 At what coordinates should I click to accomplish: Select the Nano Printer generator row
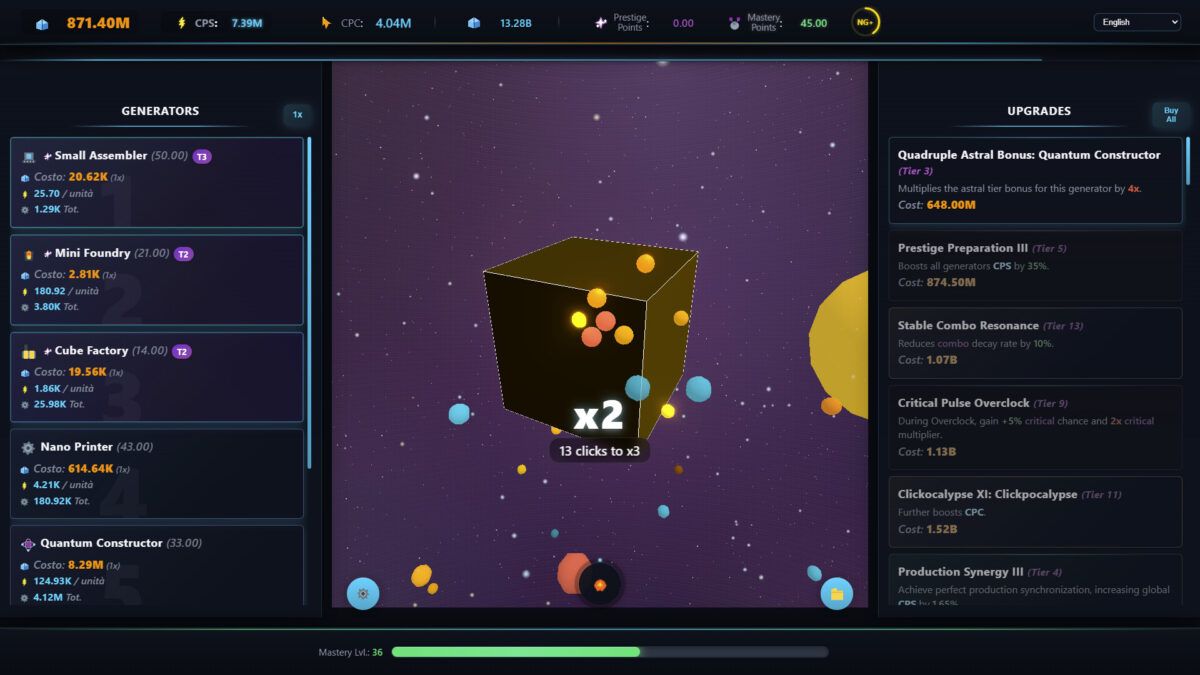click(x=157, y=473)
